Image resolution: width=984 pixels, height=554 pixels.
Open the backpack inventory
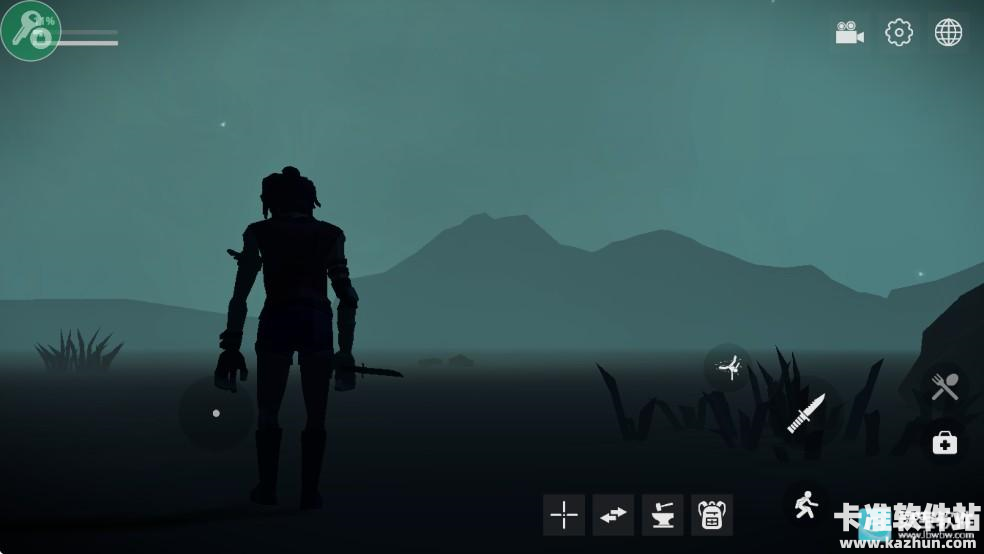tap(712, 515)
